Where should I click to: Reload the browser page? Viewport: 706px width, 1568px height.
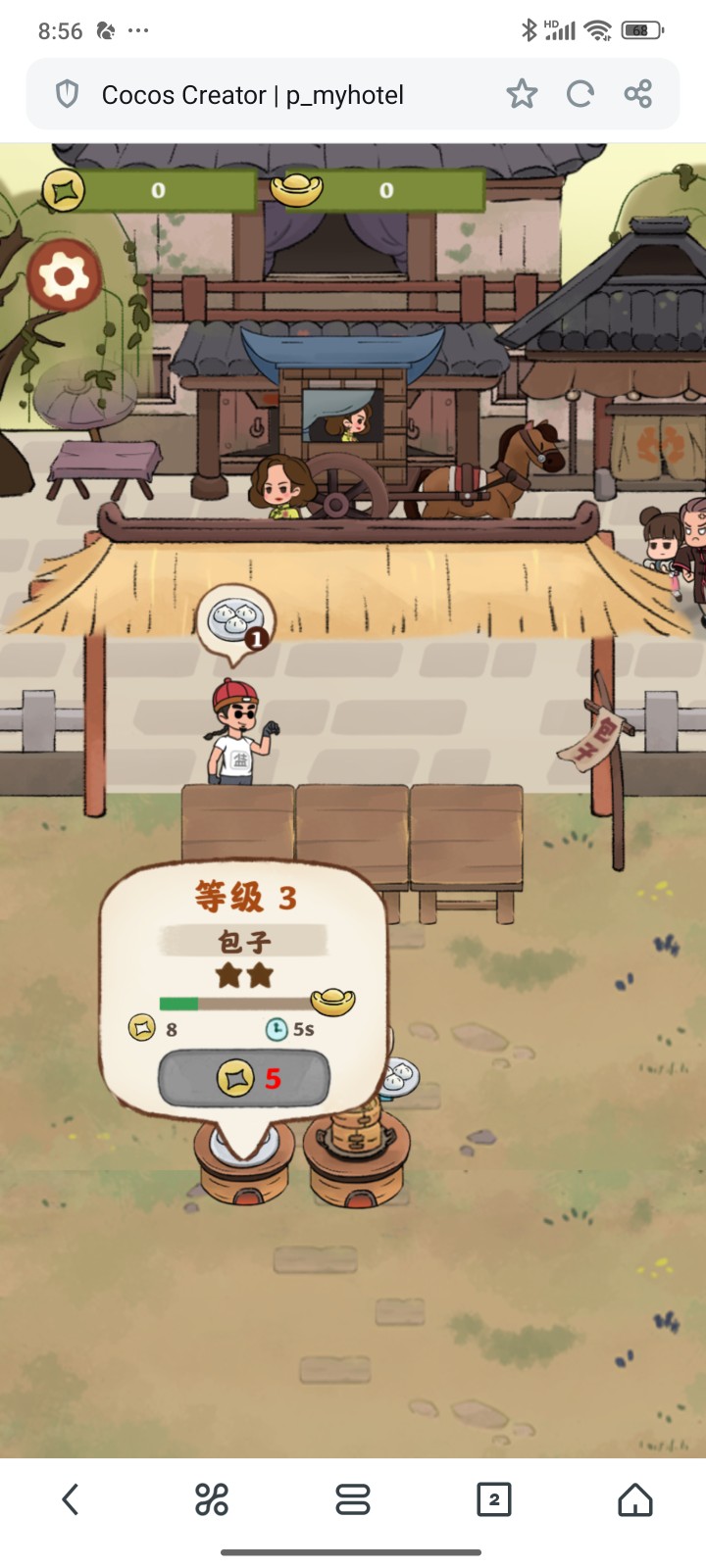point(580,94)
